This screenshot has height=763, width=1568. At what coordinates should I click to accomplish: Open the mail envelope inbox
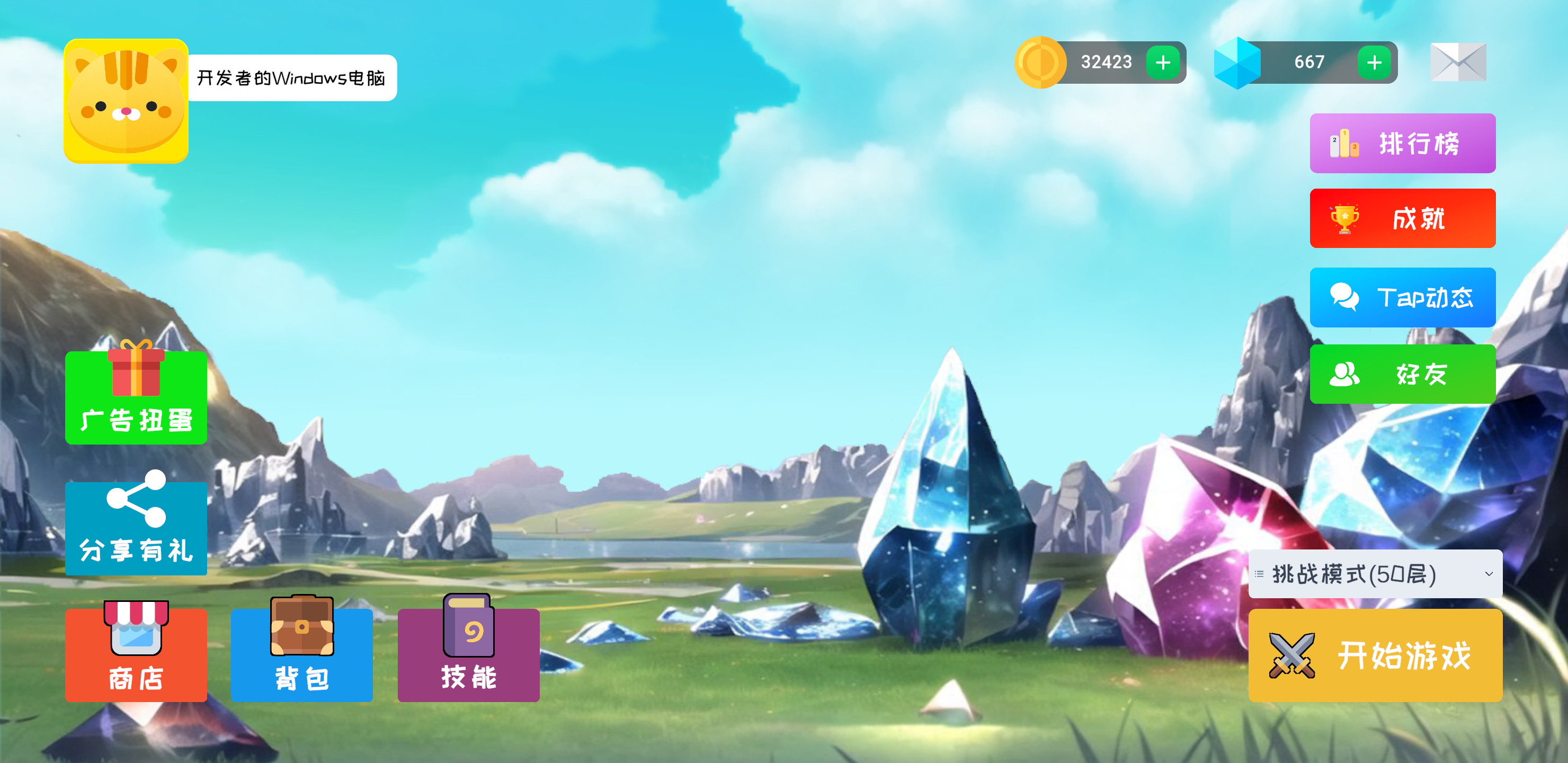1458,62
